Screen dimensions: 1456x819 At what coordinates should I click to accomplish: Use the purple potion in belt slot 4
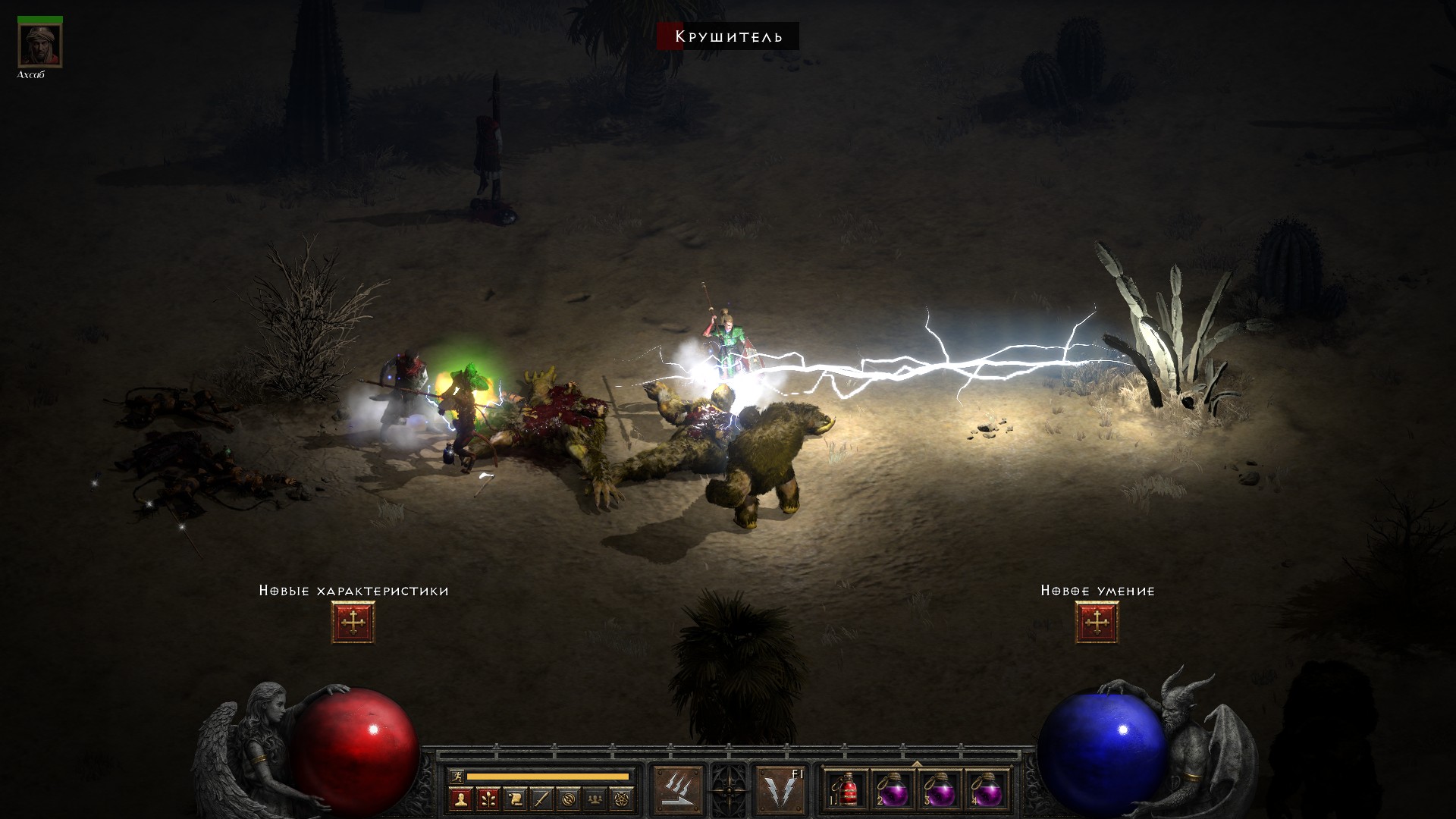(x=987, y=790)
